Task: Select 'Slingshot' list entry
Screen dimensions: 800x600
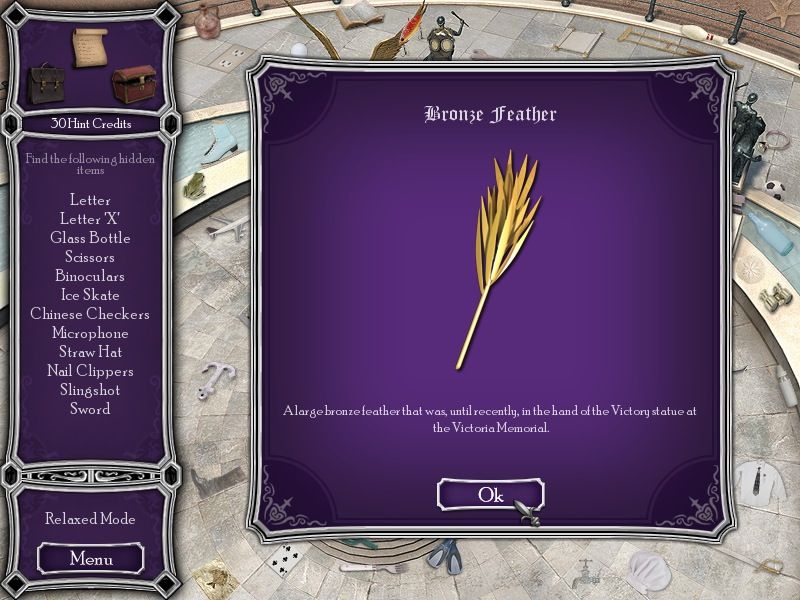Action: click(90, 390)
